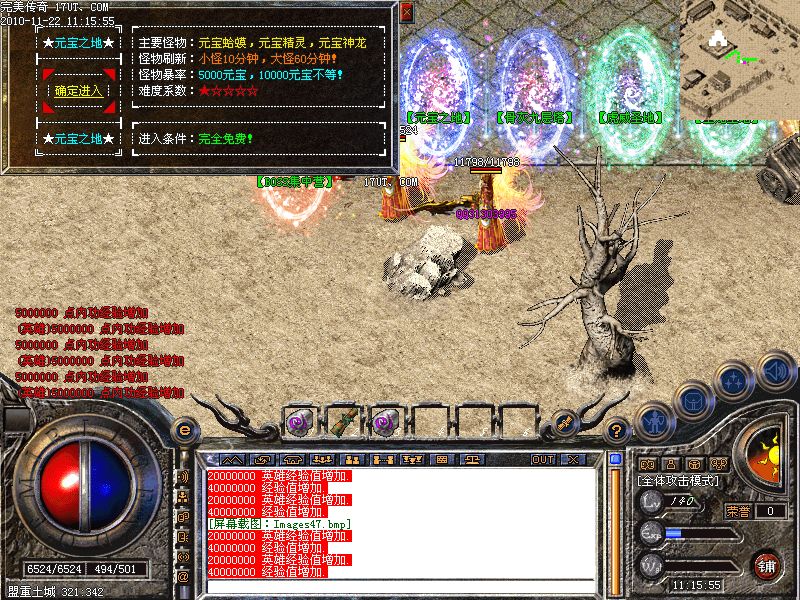Click the round blue speaker button

pyautogui.click(x=776, y=372)
